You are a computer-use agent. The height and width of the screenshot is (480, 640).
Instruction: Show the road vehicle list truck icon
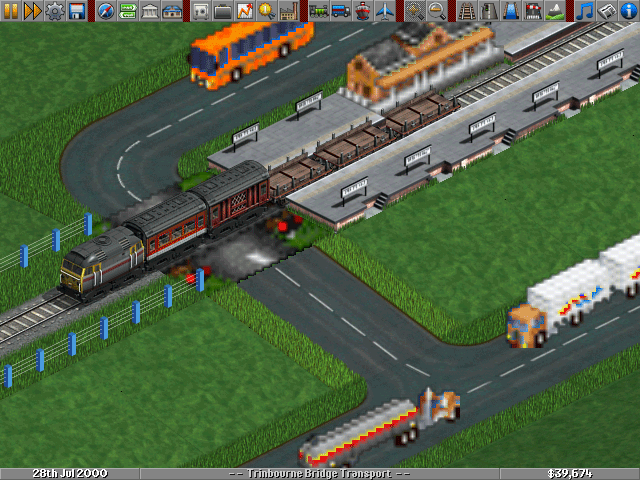point(340,11)
